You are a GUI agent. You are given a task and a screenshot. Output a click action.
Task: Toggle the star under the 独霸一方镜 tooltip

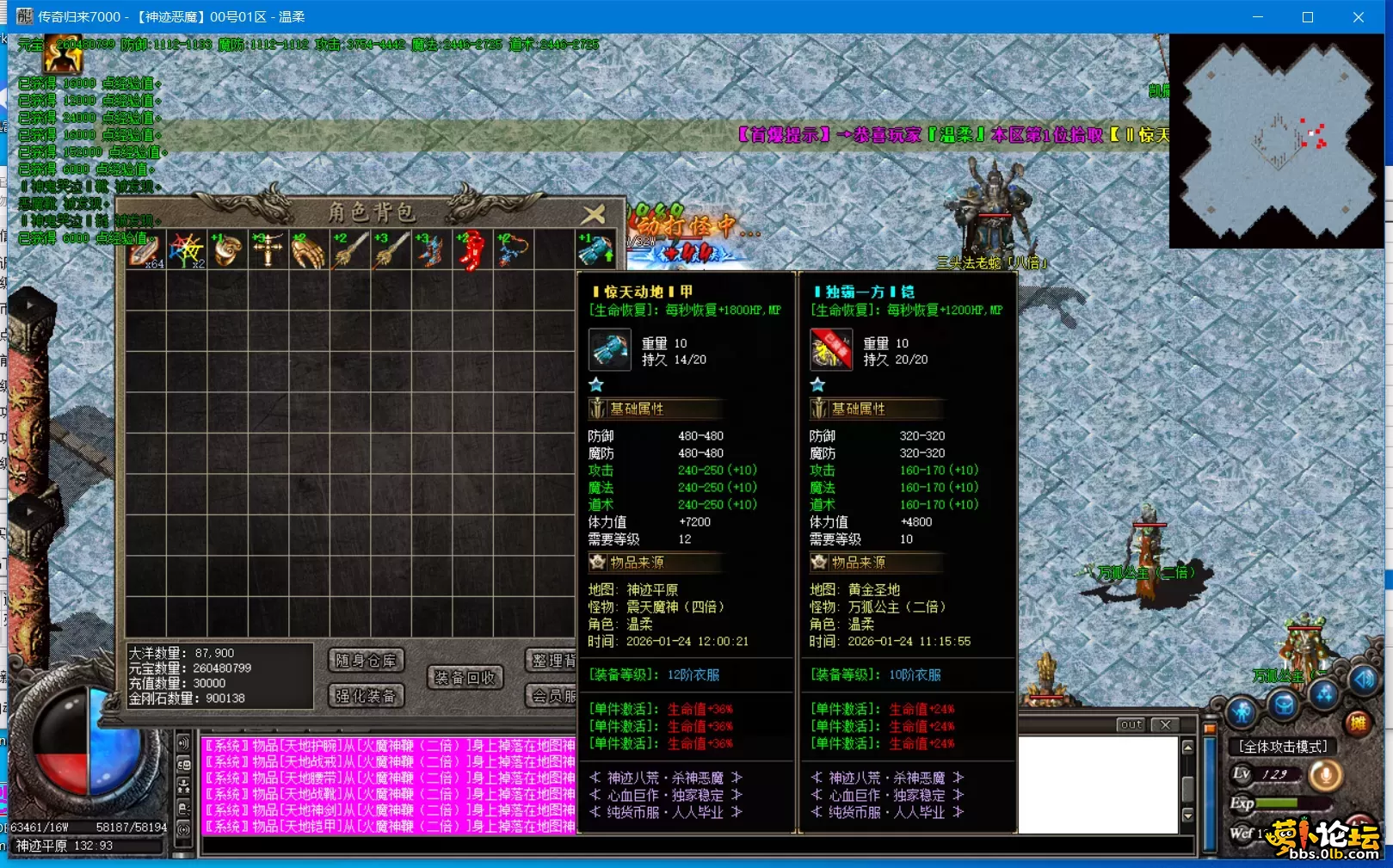click(x=816, y=385)
